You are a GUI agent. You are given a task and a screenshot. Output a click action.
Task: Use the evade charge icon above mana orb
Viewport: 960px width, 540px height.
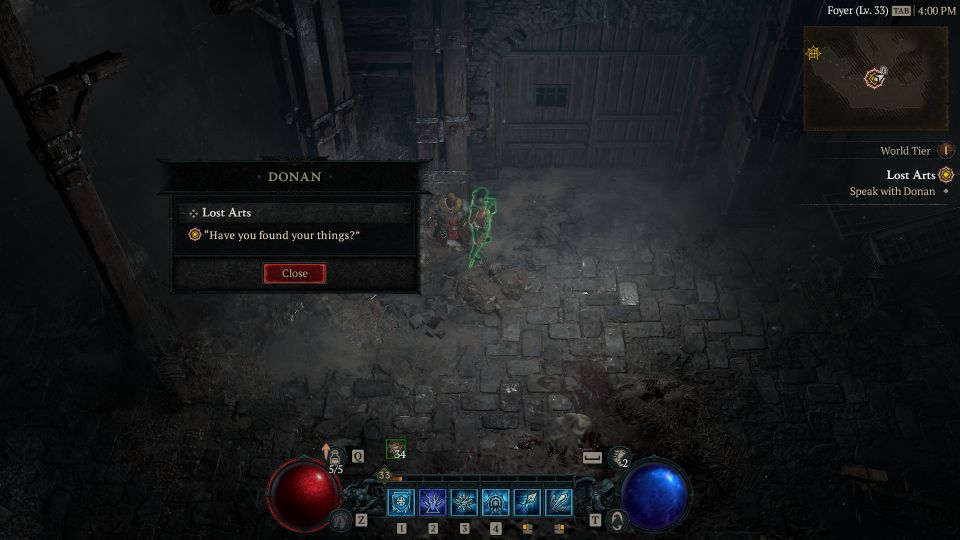619,457
